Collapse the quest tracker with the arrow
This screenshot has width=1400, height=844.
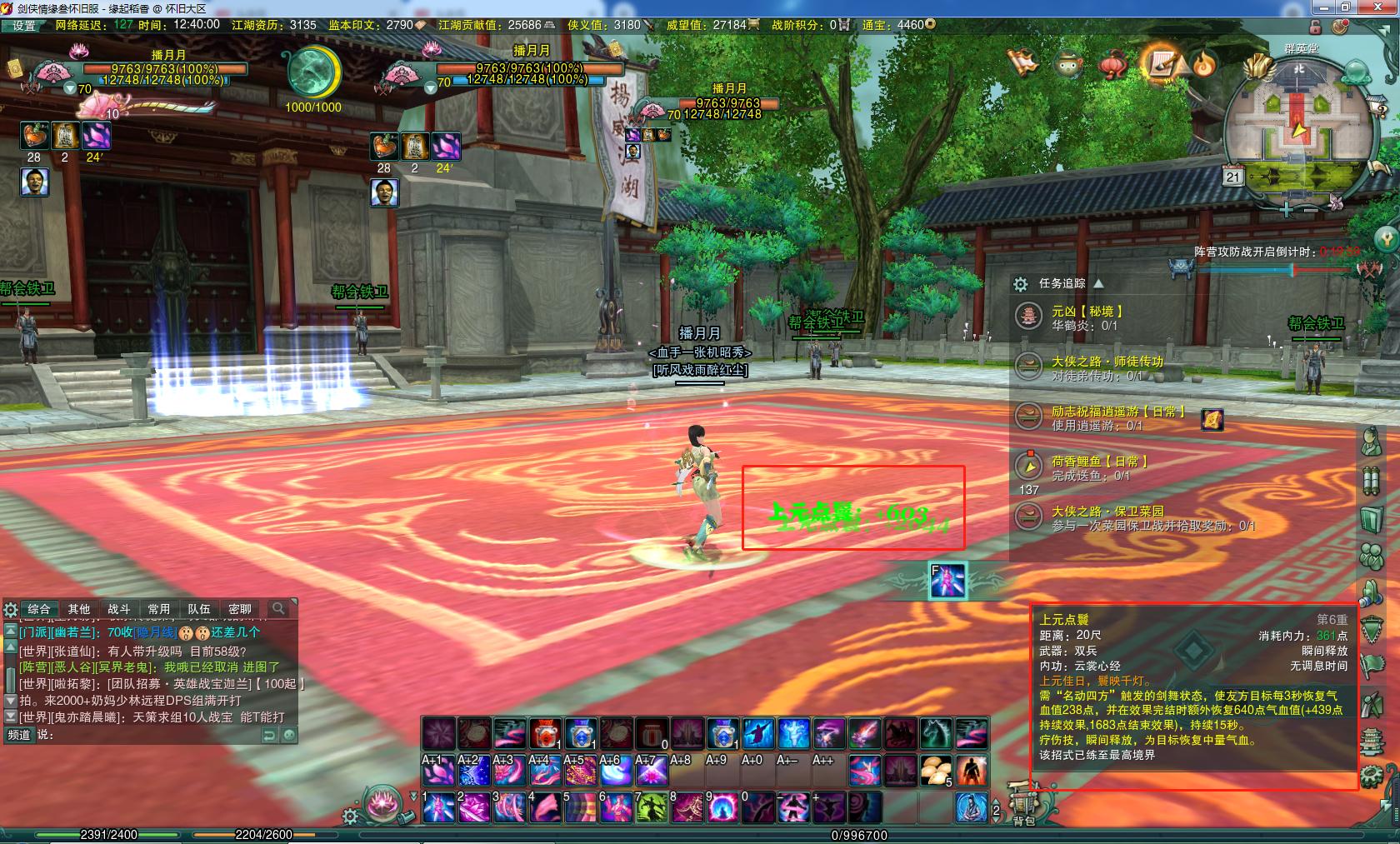1097,283
